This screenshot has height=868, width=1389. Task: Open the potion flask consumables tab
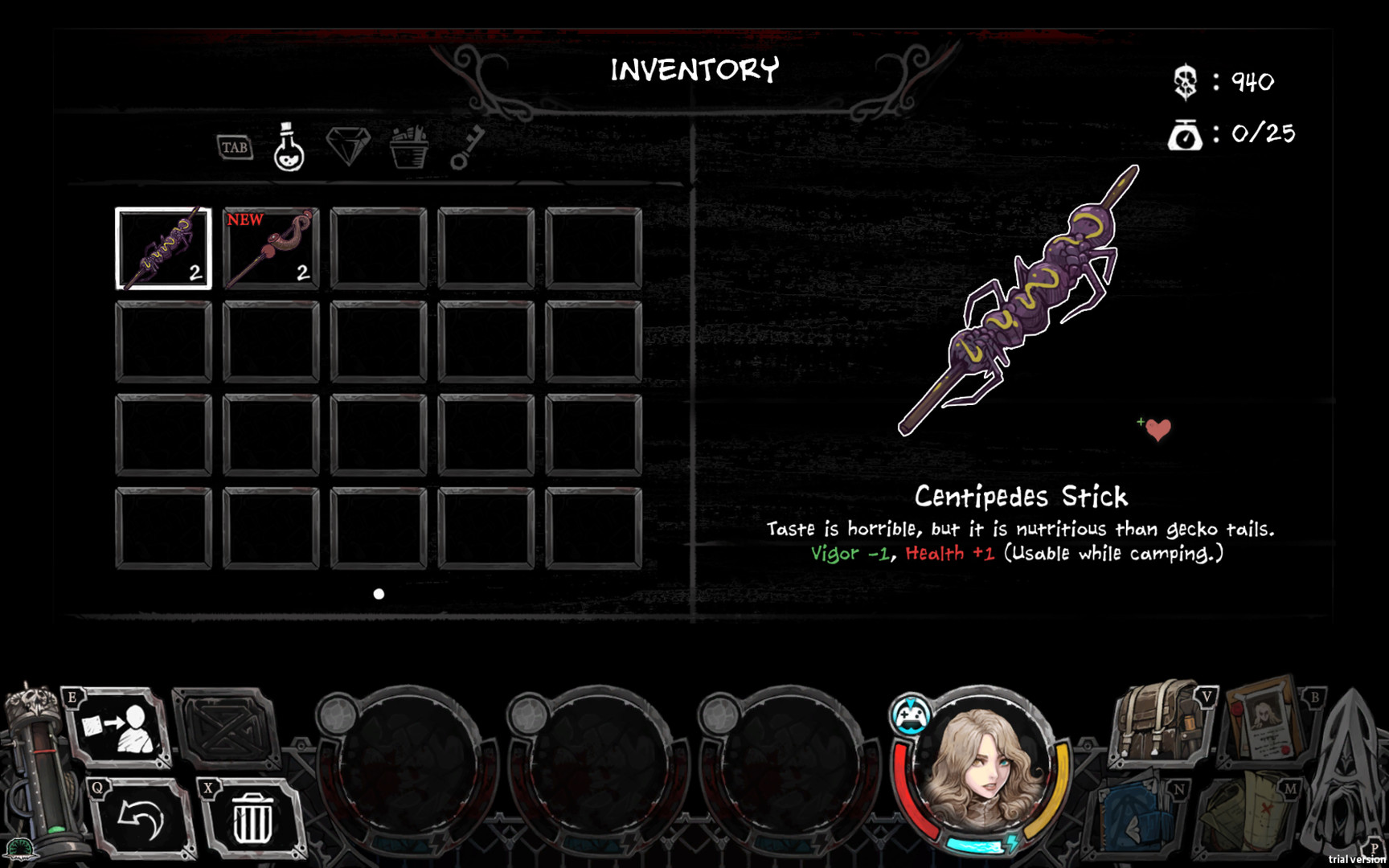point(289,149)
